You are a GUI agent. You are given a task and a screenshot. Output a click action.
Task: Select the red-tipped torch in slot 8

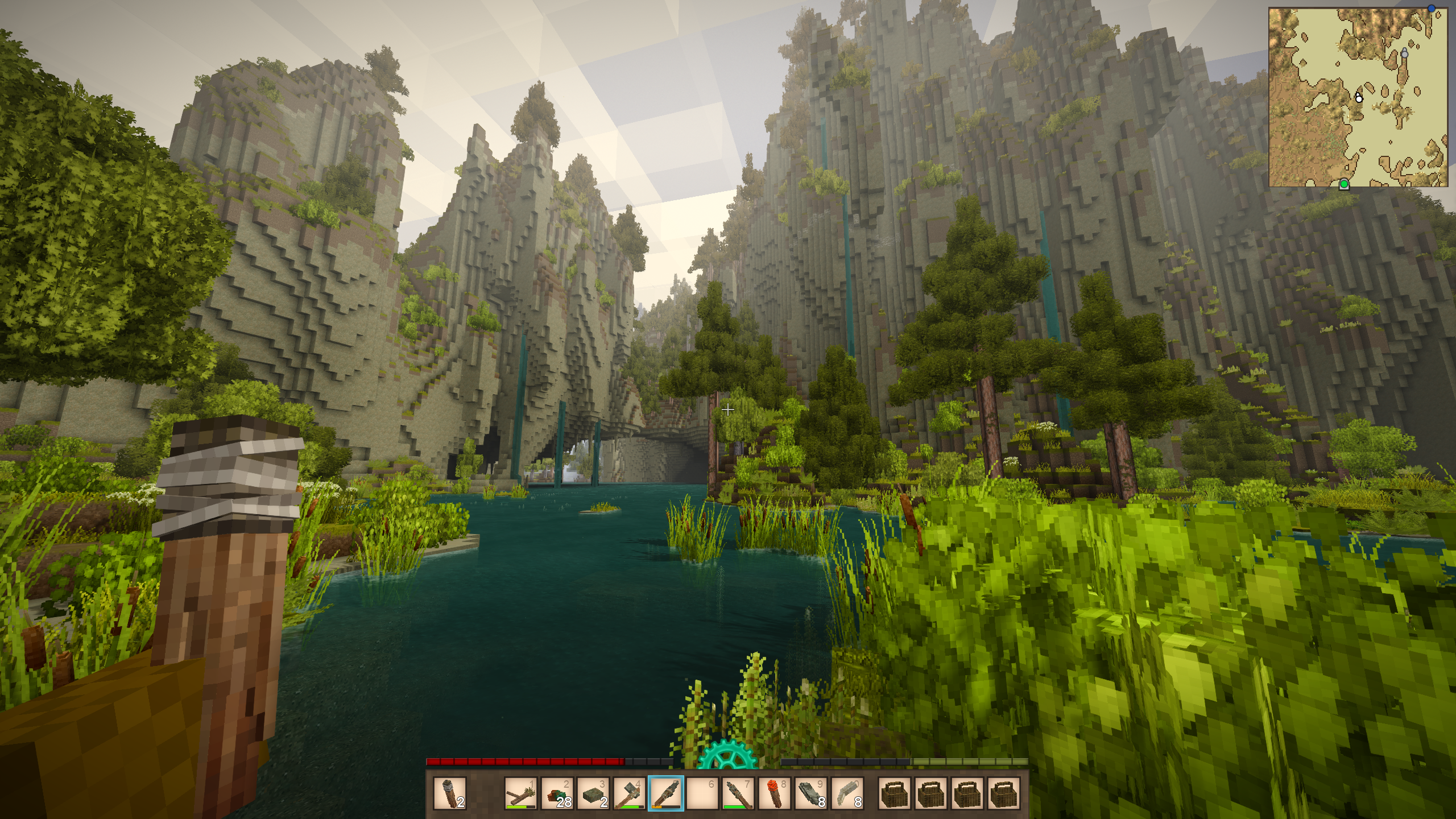click(775, 793)
